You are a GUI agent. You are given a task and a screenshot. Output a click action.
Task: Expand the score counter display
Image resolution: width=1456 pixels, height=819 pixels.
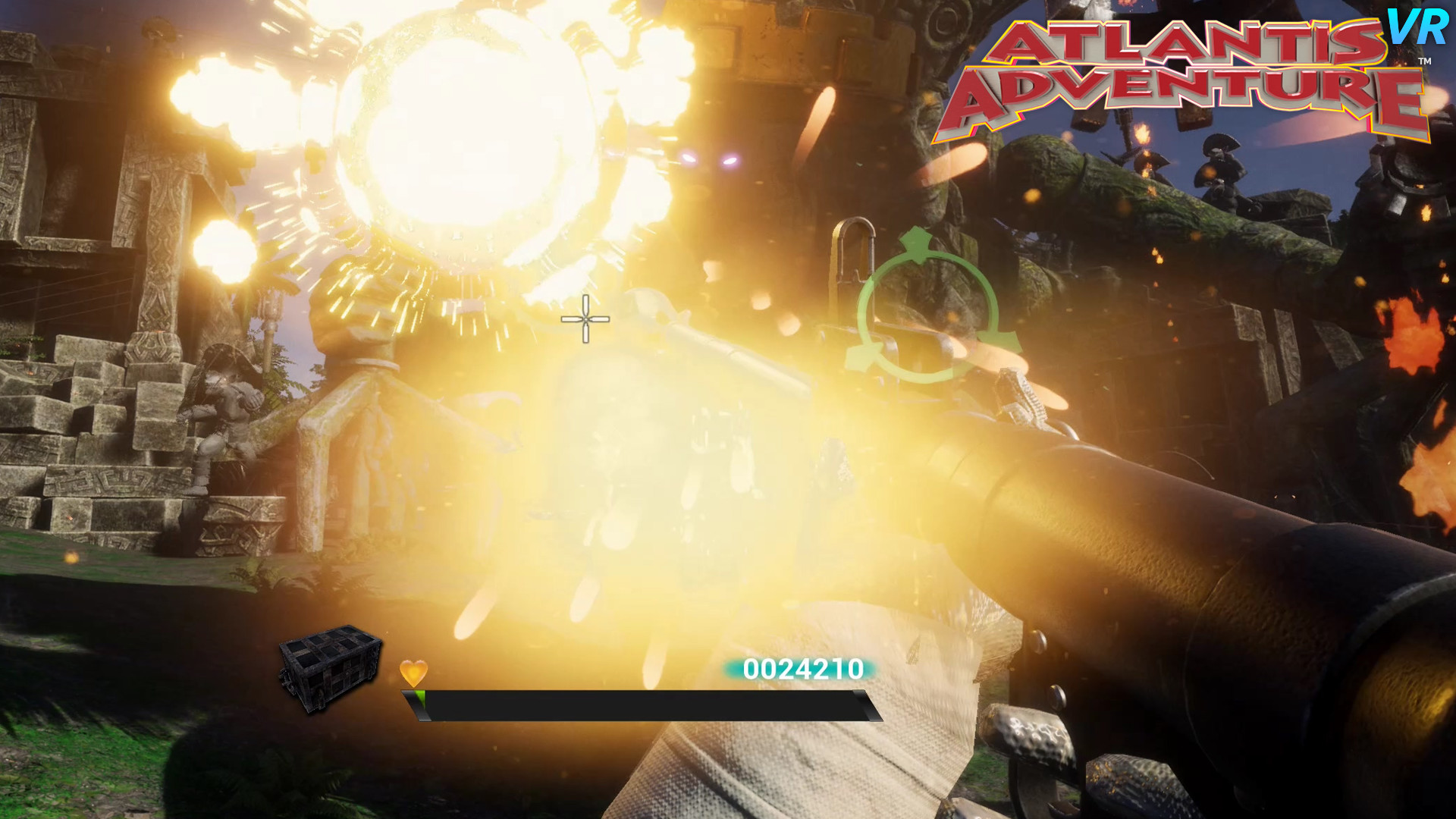click(802, 670)
